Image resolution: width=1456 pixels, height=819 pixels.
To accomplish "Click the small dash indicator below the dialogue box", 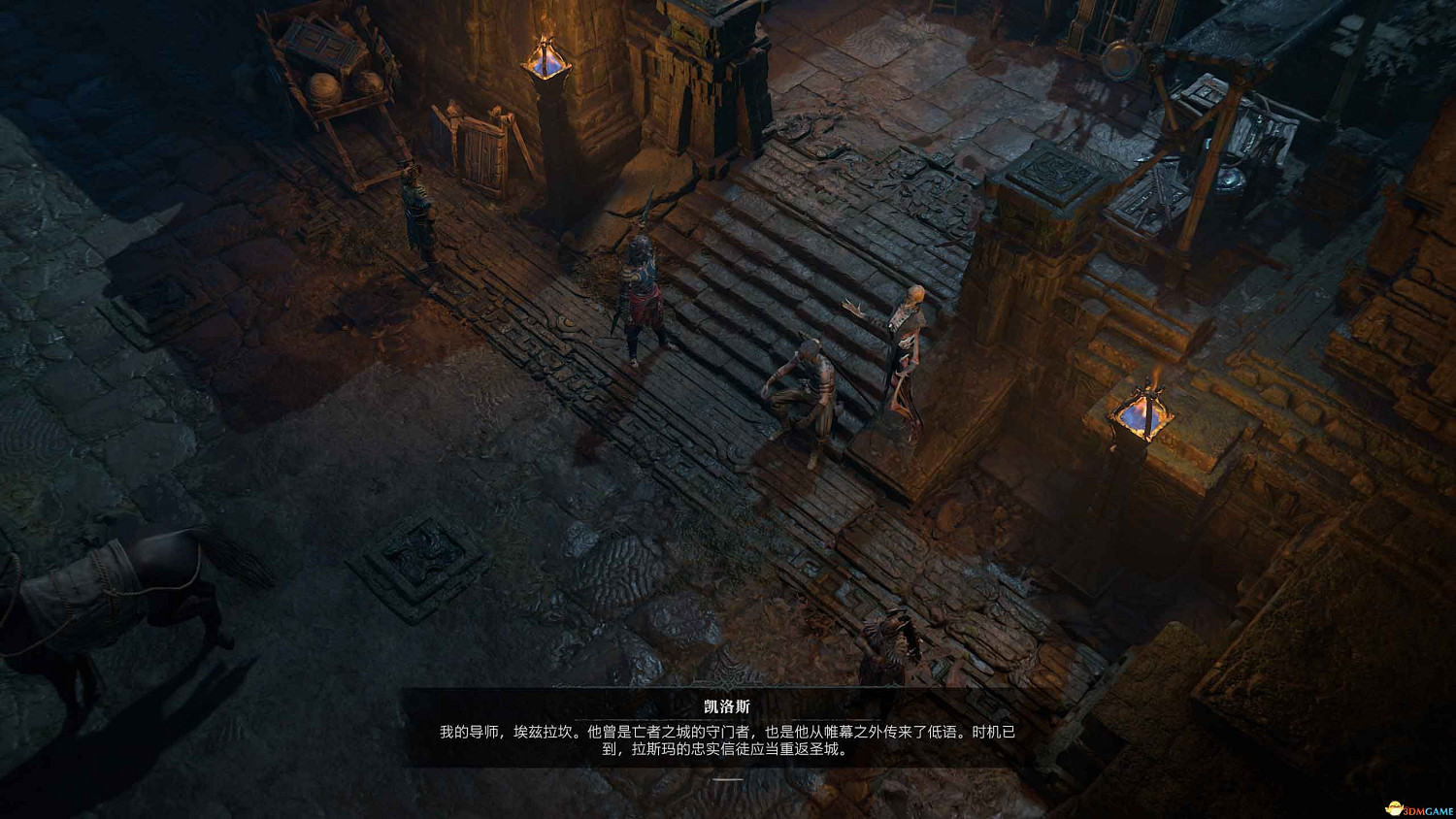I will (728, 779).
